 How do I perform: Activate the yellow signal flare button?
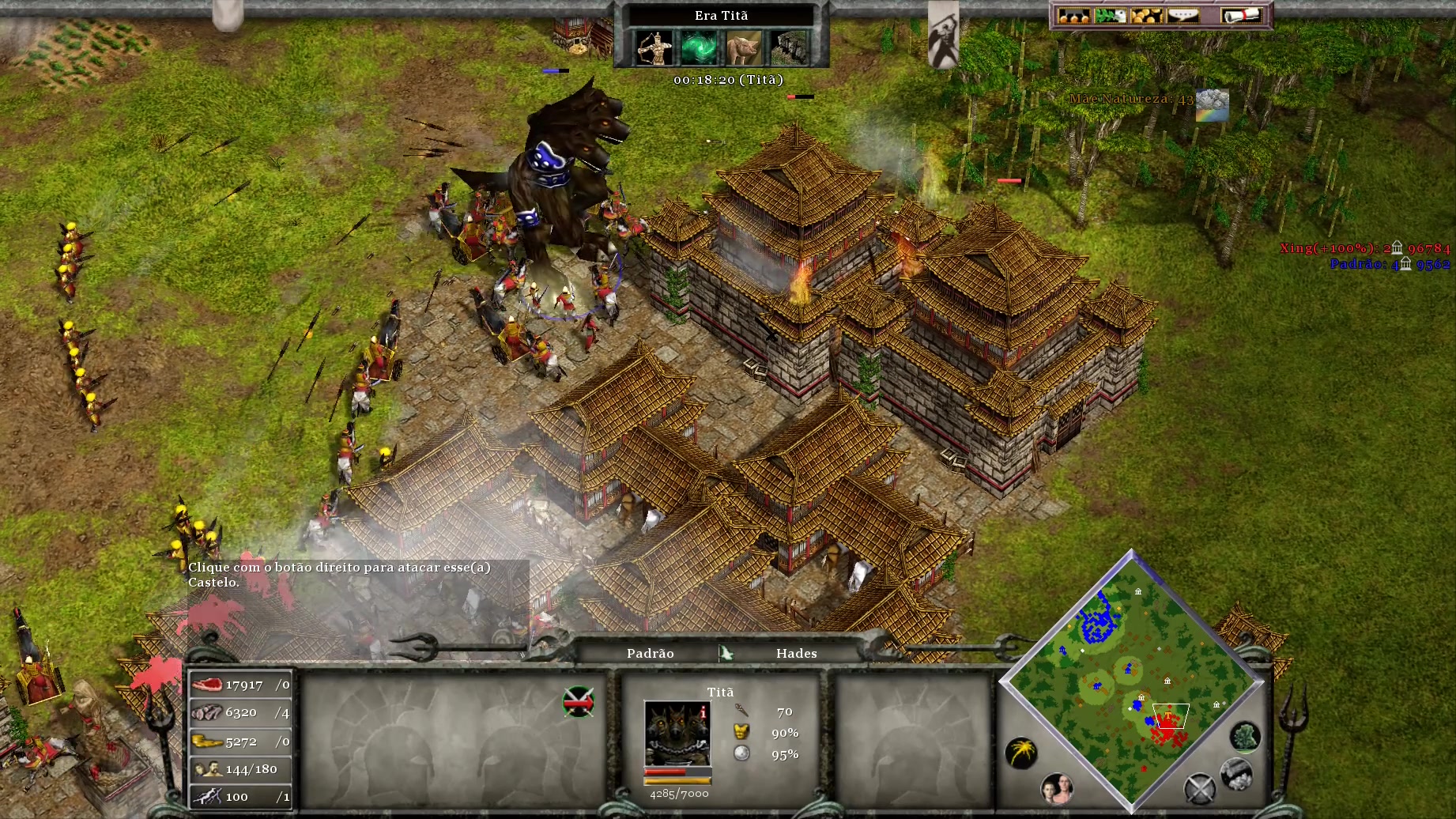click(1021, 753)
